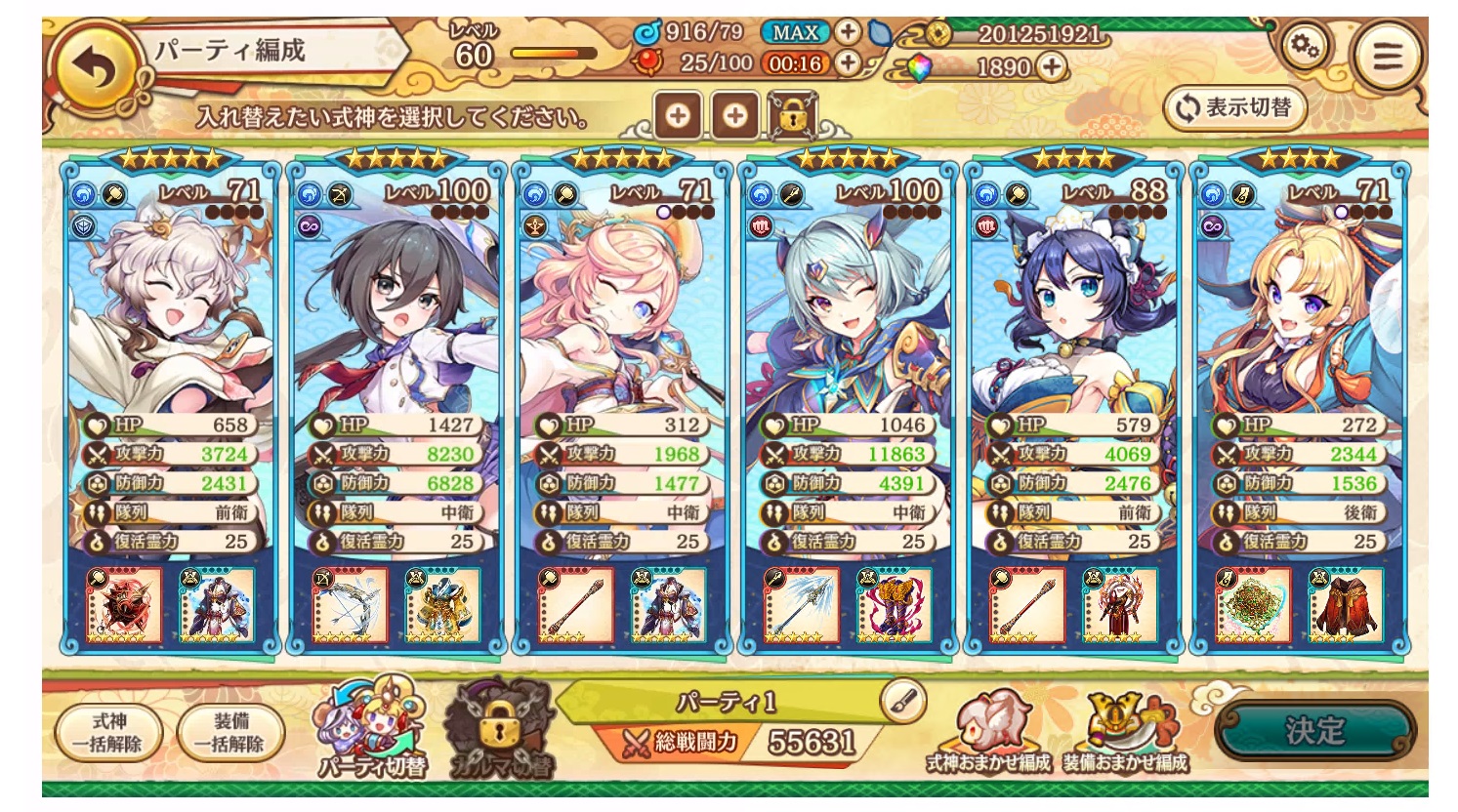Viewport: 1458px width, 812px height.
Task: Tap the padlock slot above the cards
Action: pos(792,116)
